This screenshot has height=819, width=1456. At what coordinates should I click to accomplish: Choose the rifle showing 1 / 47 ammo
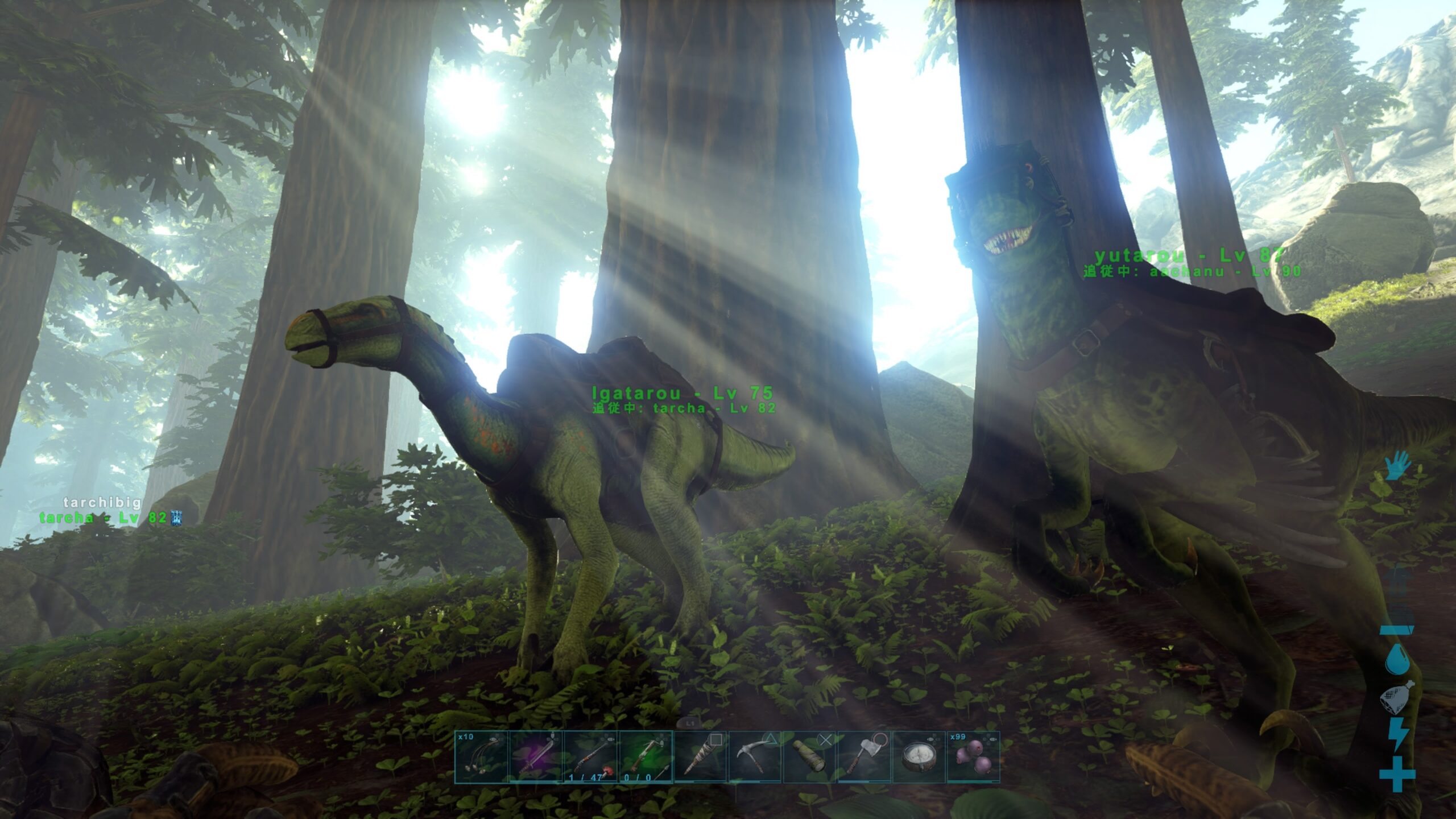[x=590, y=757]
